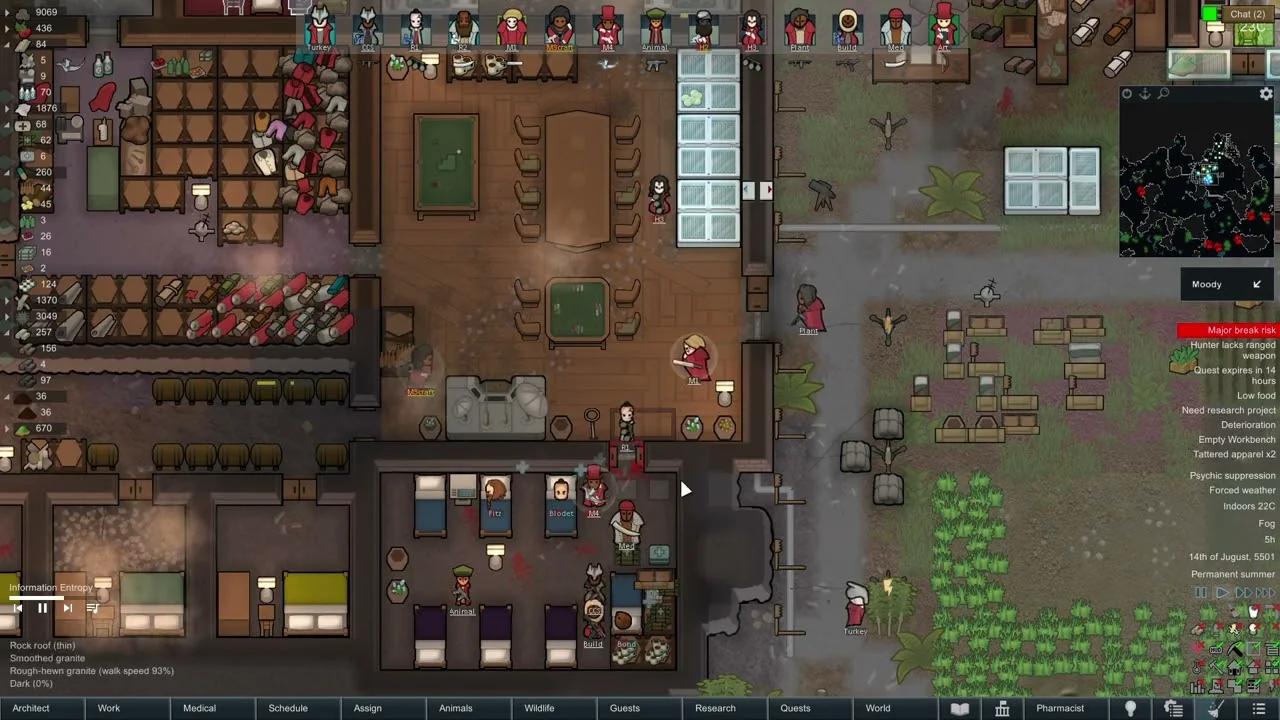This screenshot has width=1280, height=720.
Task: Collapse the Moody panel using its corner arrow
Action: point(1257,284)
